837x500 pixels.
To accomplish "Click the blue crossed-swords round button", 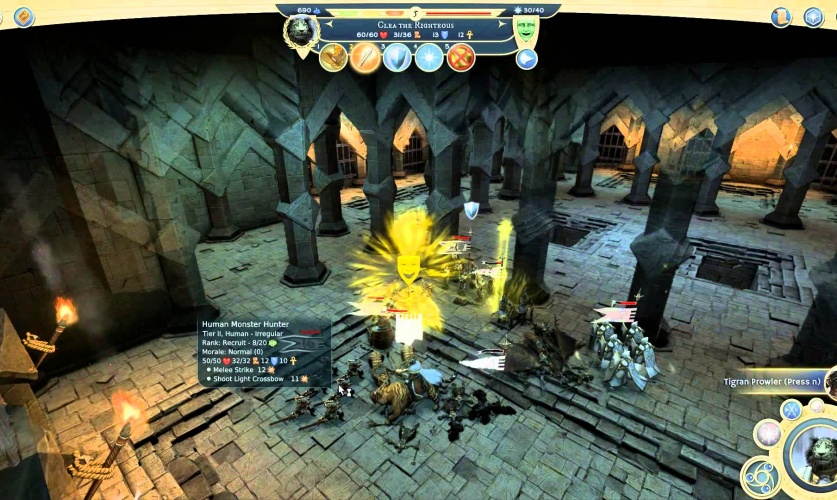I will (x=792, y=409).
